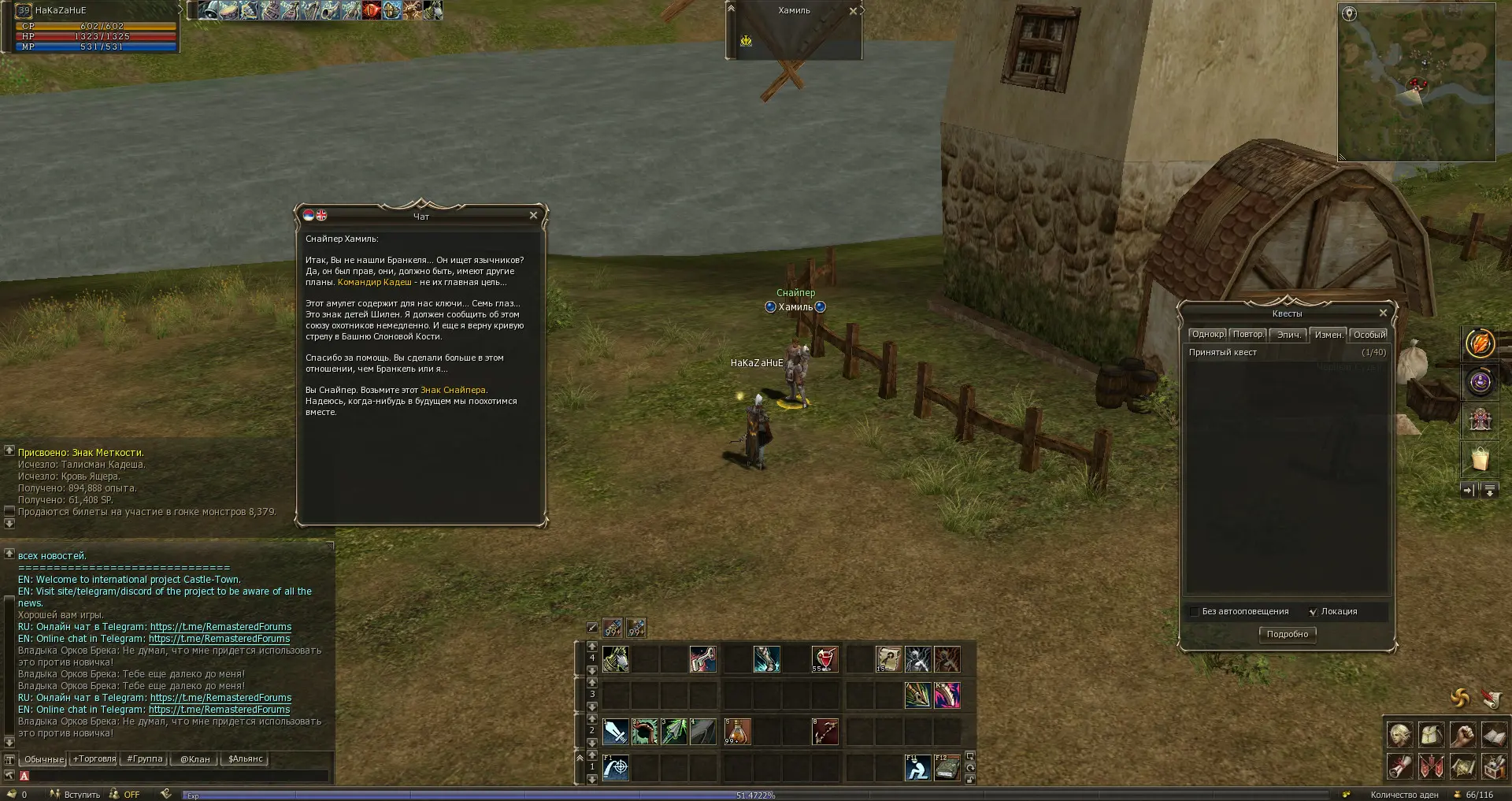
Task: Switch to the Эпич. quest tab
Action: 1288,335
